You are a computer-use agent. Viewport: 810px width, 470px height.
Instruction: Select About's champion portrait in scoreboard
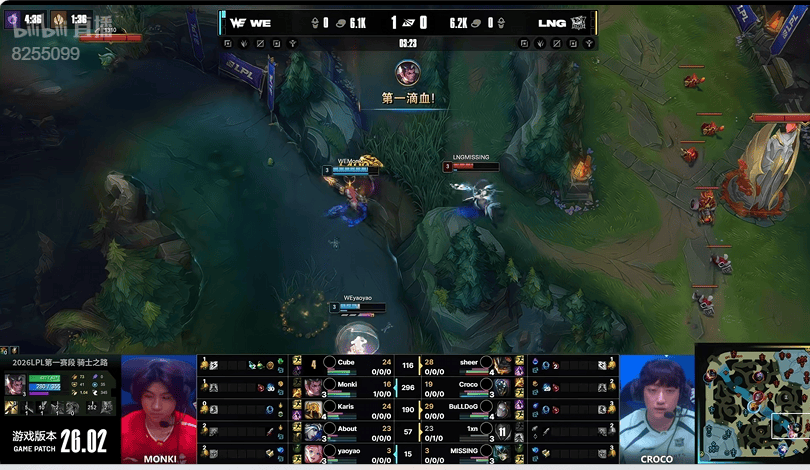[x=313, y=432]
